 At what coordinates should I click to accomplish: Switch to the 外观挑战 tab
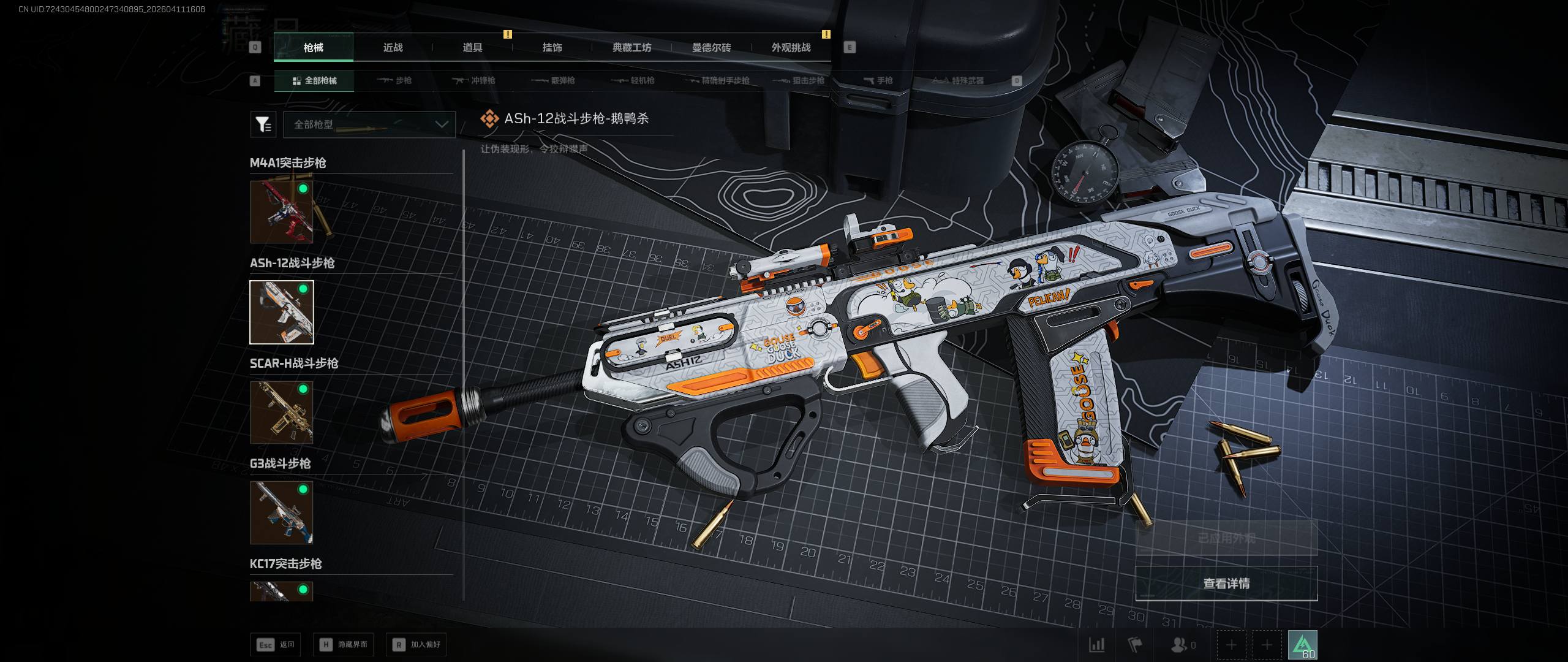pos(791,47)
